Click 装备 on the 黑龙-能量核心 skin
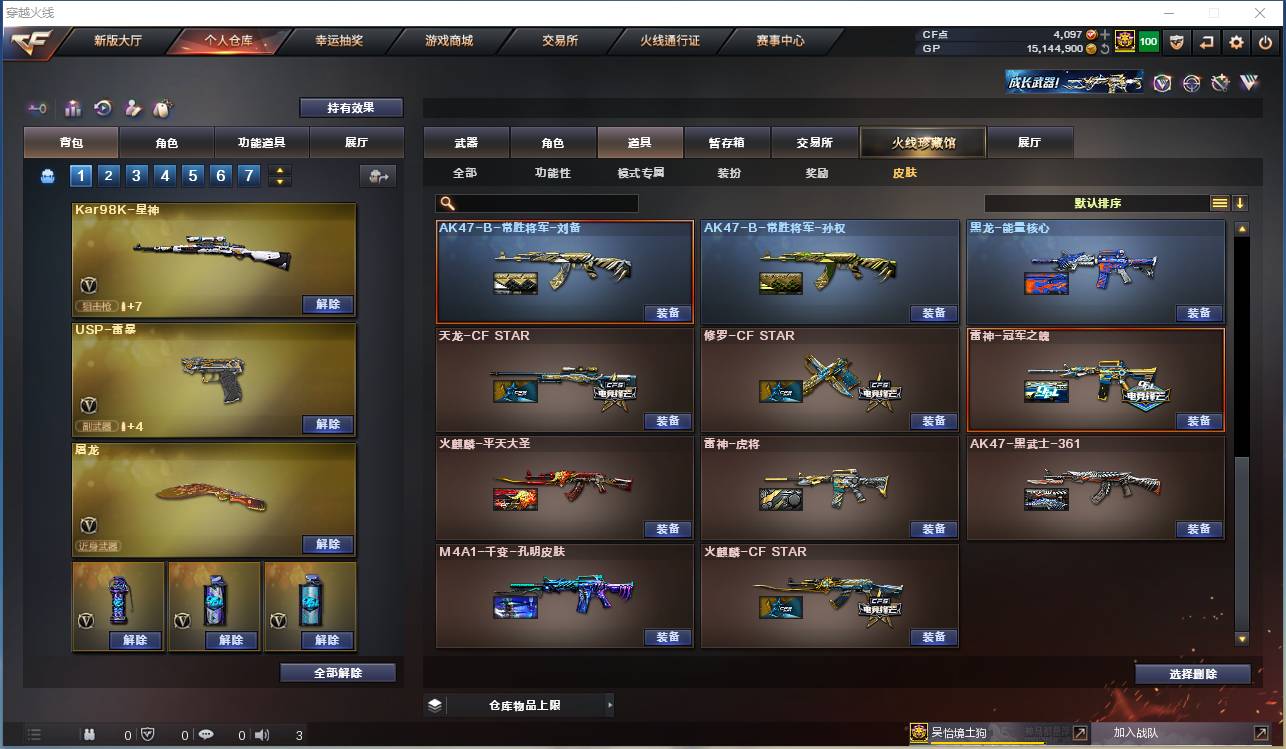The width and height of the screenshot is (1286, 749). [x=1199, y=313]
